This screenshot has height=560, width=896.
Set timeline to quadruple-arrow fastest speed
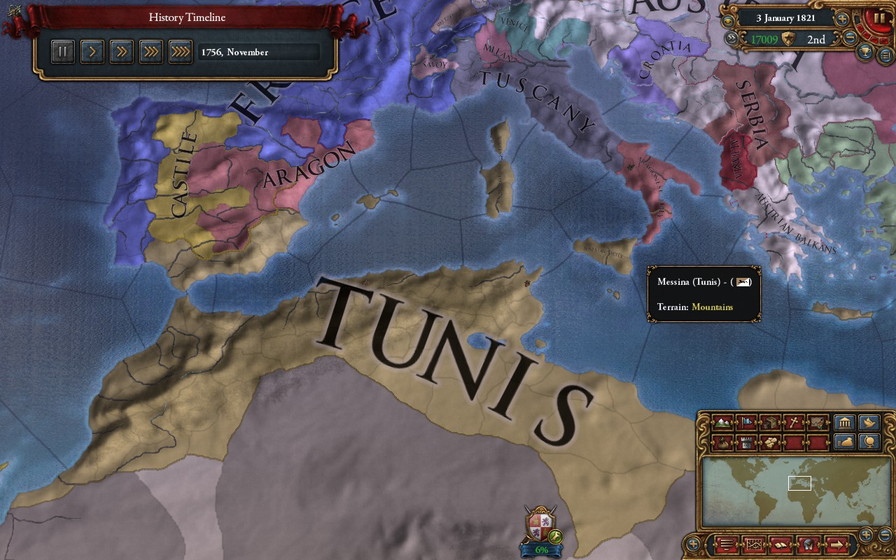coord(180,51)
